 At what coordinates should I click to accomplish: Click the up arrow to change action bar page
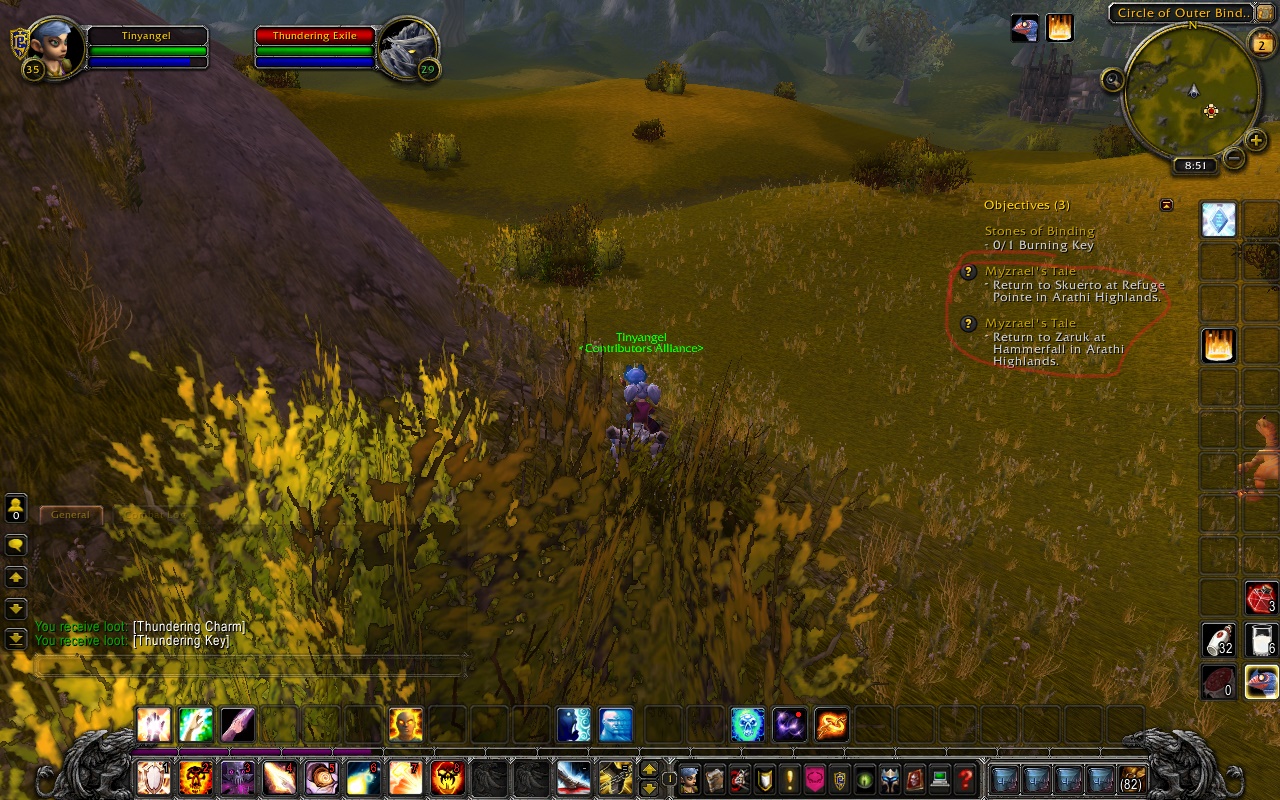click(x=651, y=768)
